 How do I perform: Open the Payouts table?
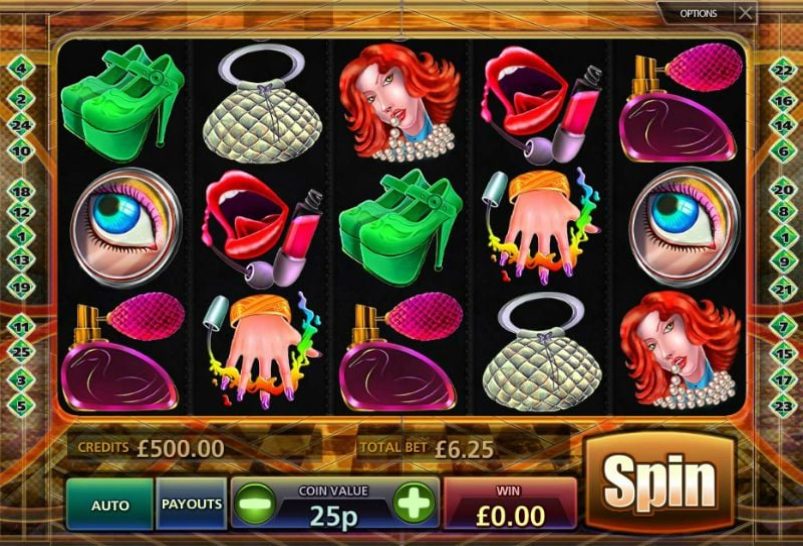[191, 503]
